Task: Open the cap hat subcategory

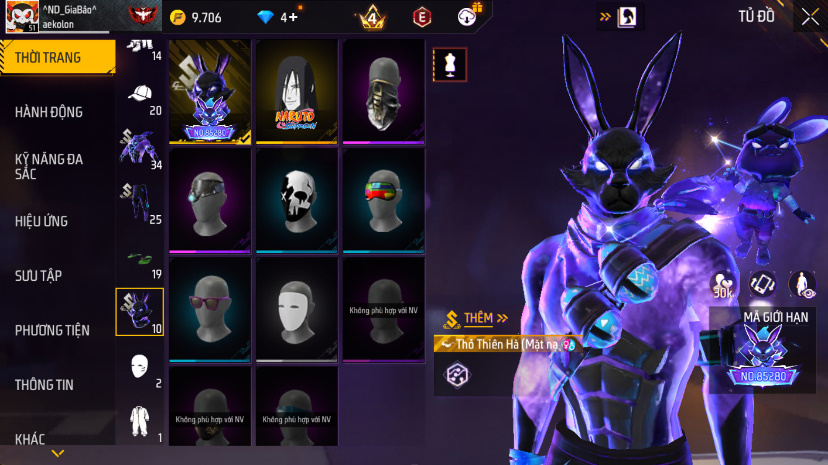Action: (x=140, y=95)
